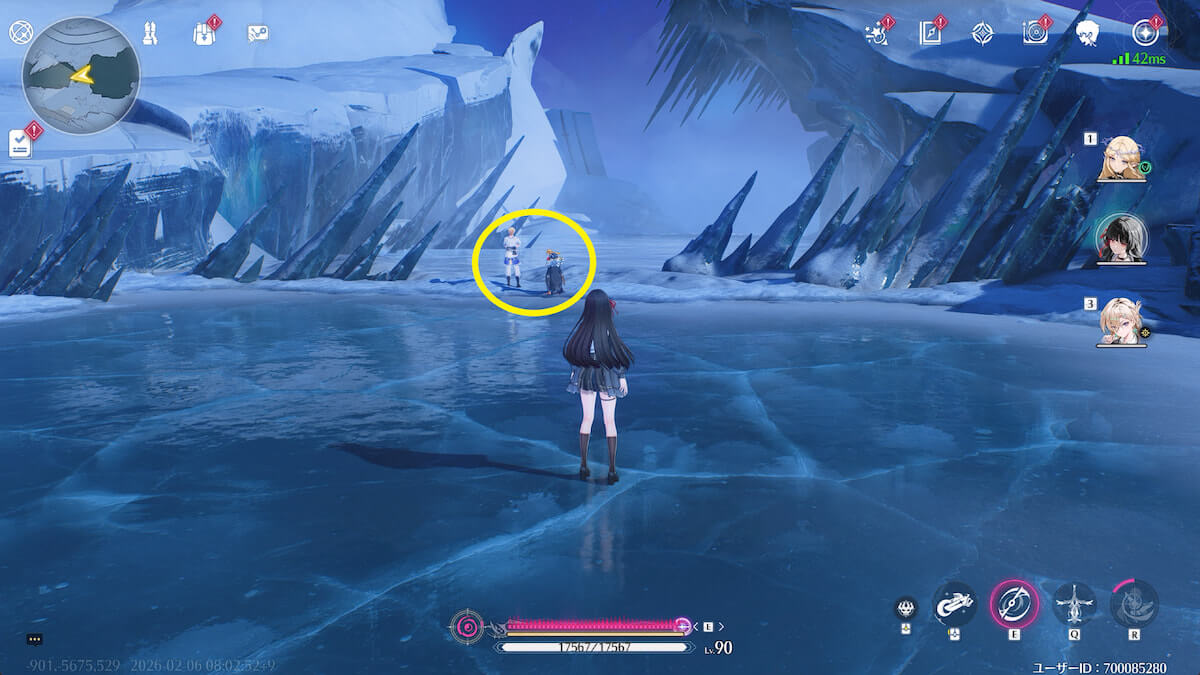Image resolution: width=1200 pixels, height=675 pixels.
Task: Switch to the first party member portrait
Action: click(1121, 160)
